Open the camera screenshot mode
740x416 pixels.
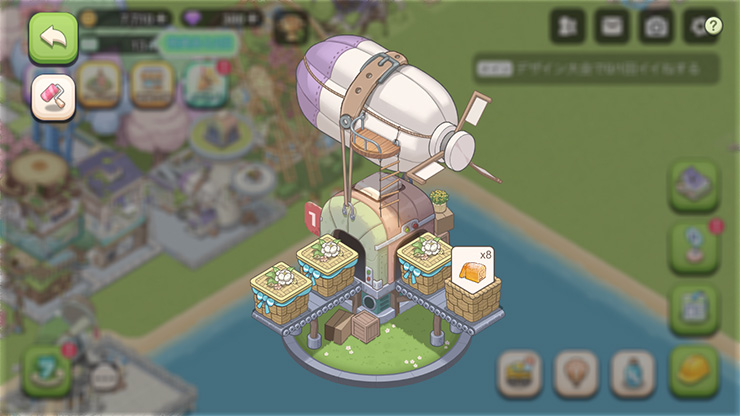(x=656, y=26)
